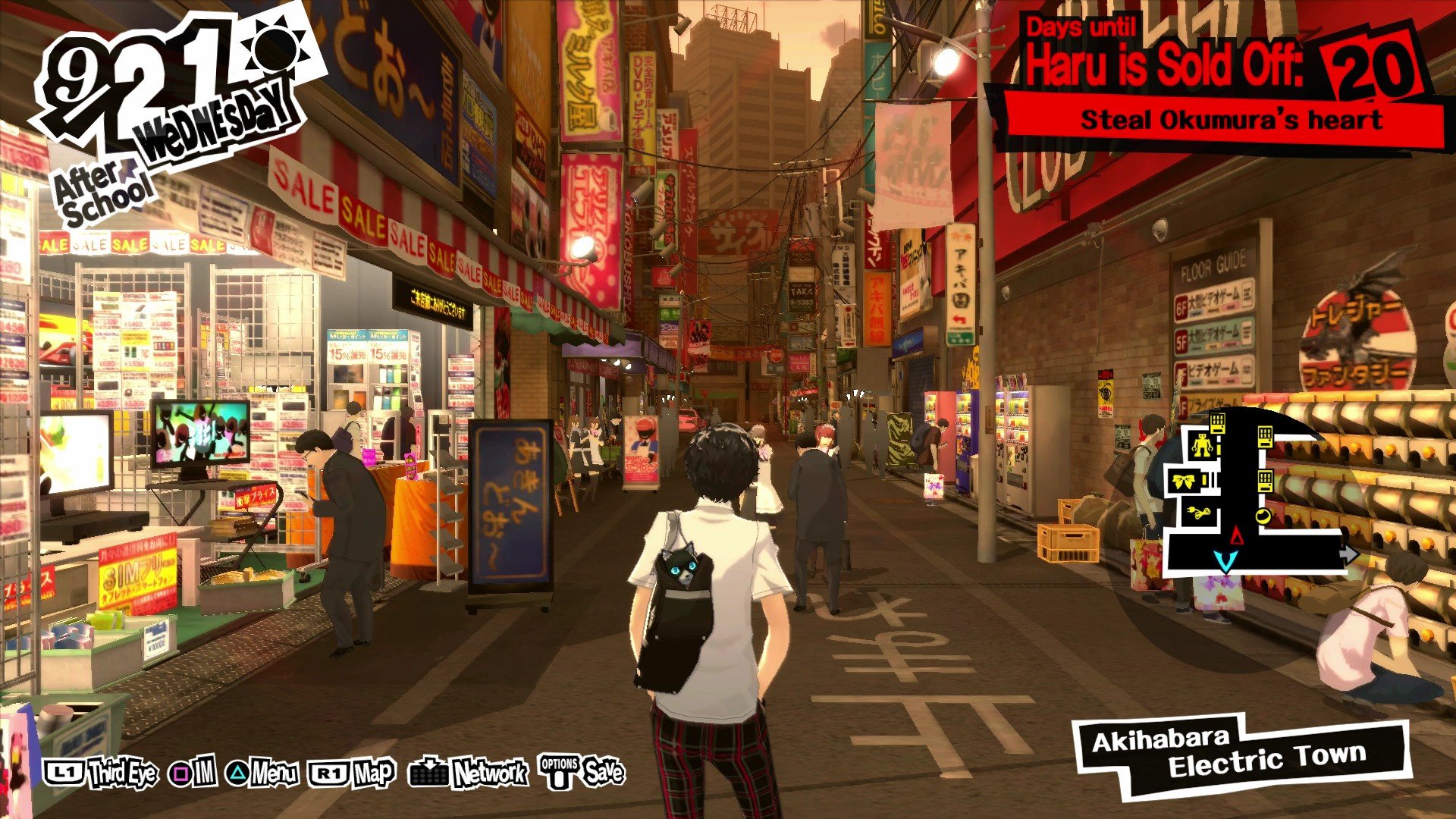This screenshot has width=1456, height=819.
Task: Click the cyan player marker on the minimap
Action: (1226, 560)
